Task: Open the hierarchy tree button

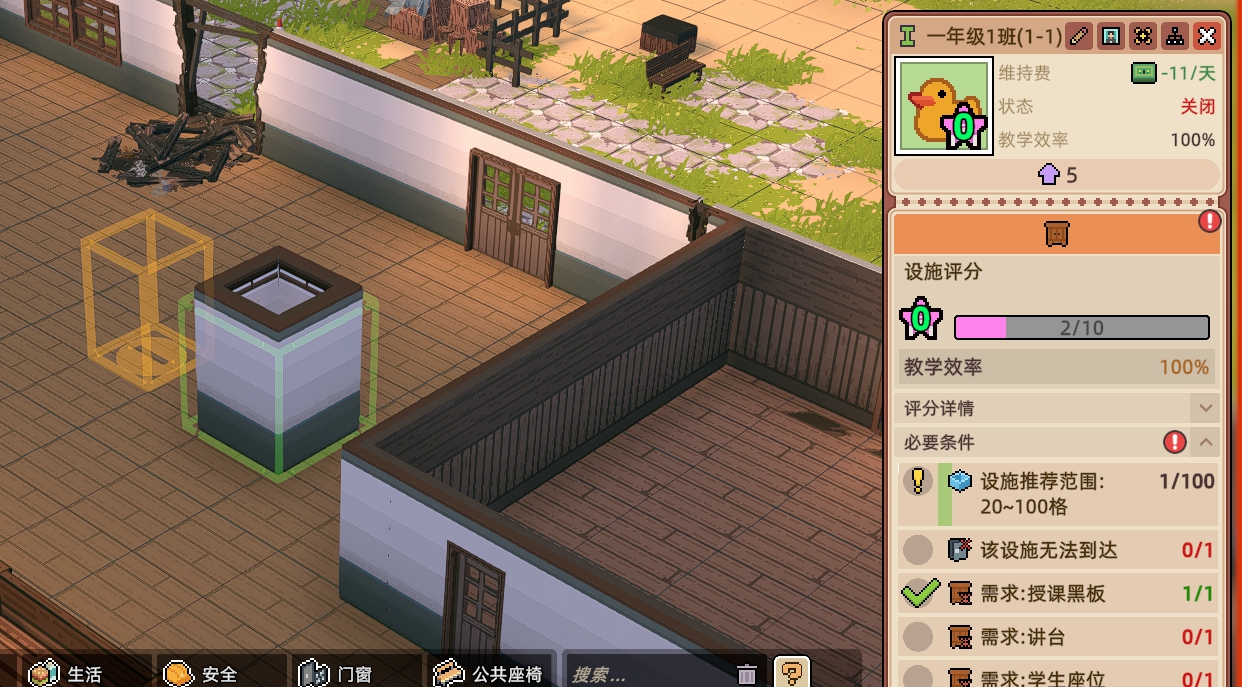Action: click(x=1175, y=37)
